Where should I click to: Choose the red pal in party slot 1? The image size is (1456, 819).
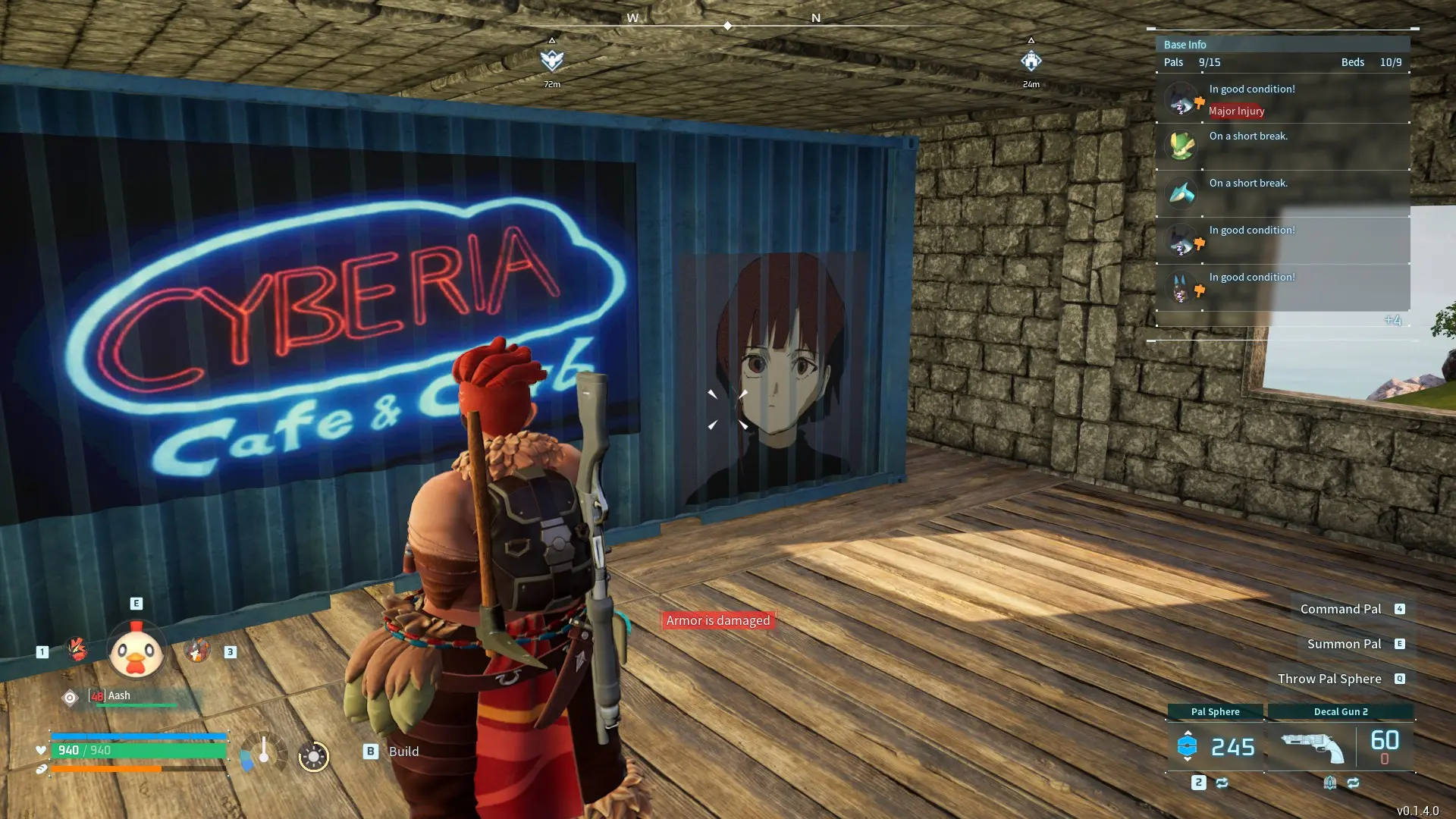[x=77, y=649]
